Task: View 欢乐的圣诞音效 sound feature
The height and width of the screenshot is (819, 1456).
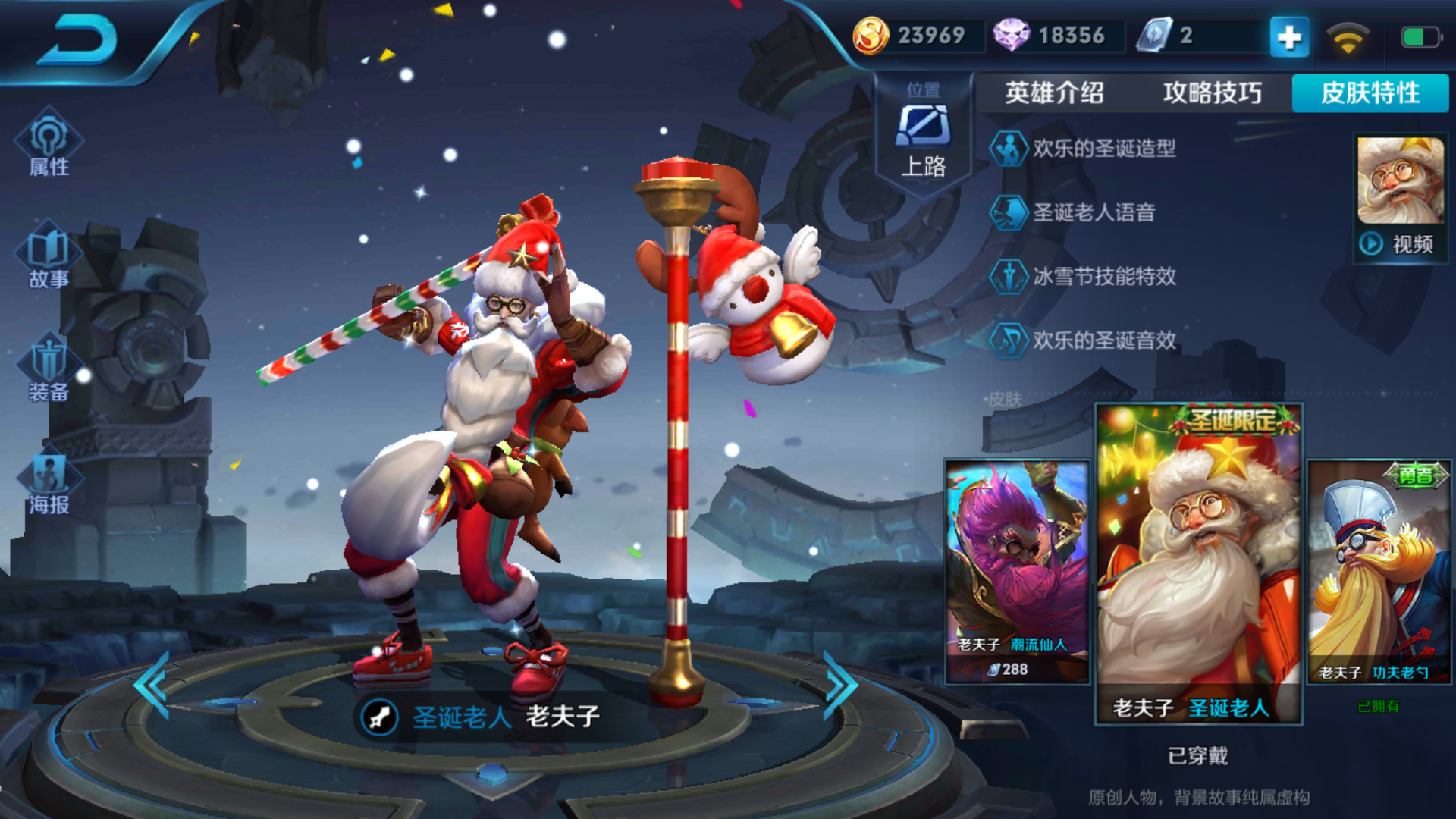Action: pyautogui.click(x=1103, y=340)
